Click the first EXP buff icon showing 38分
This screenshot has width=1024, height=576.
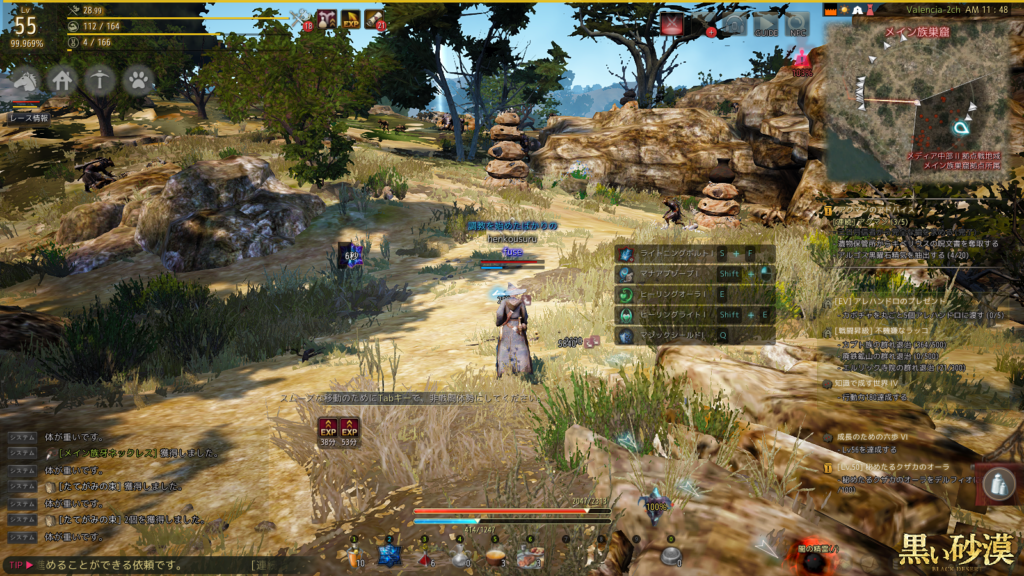(327, 428)
